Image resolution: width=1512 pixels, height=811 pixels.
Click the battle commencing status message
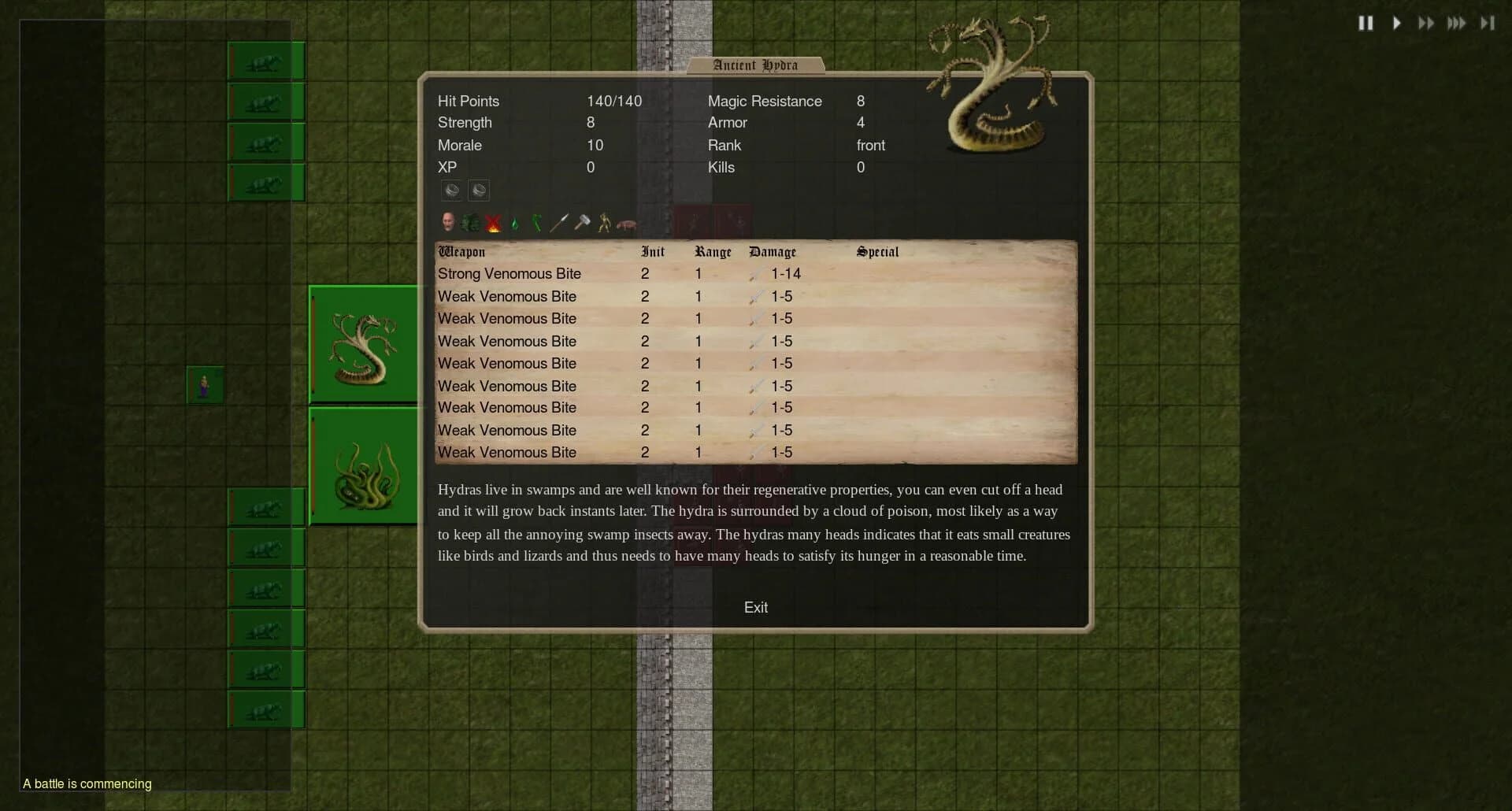(x=86, y=783)
